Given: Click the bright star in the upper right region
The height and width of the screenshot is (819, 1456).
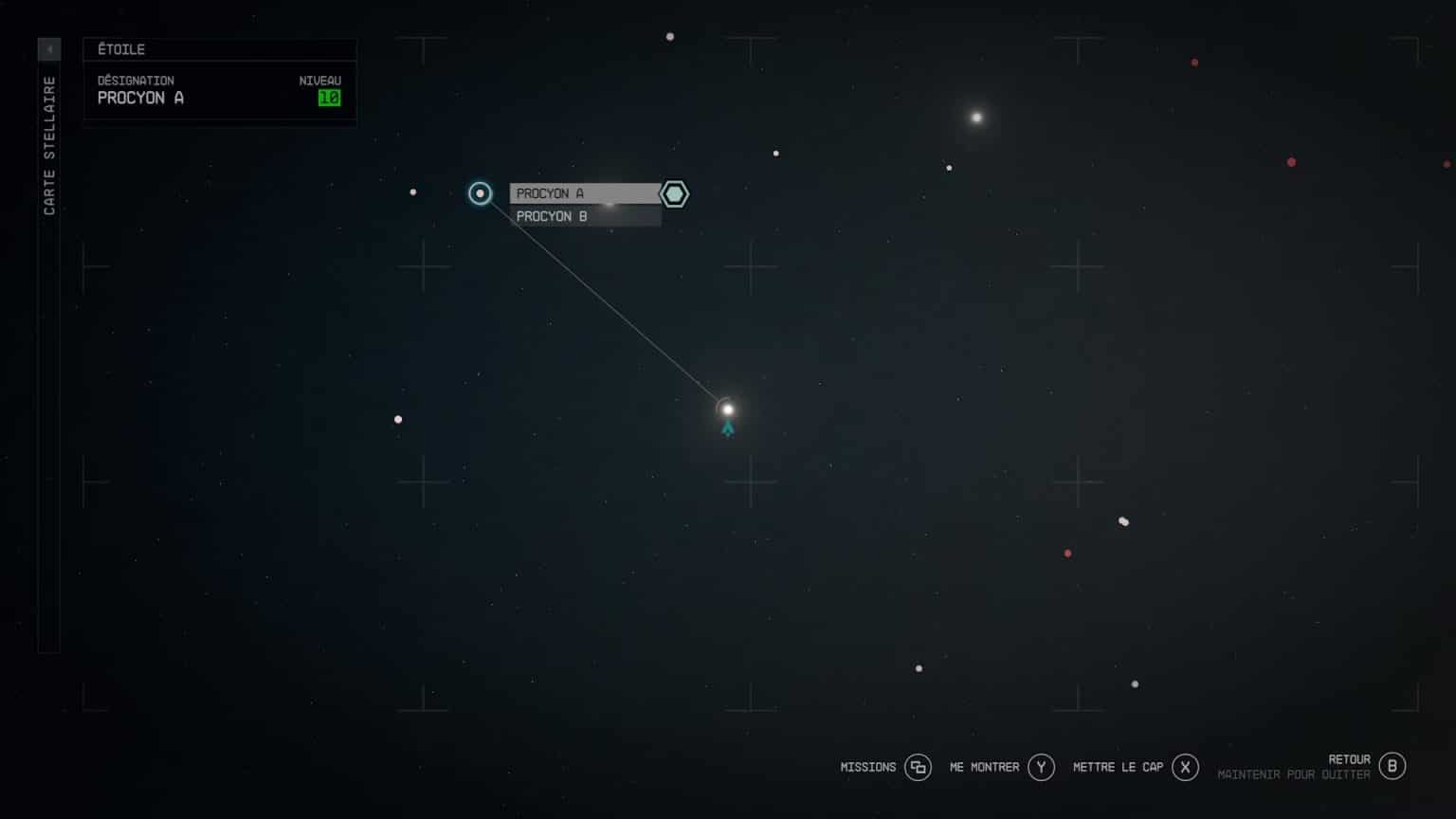Looking at the screenshot, I should click(x=975, y=118).
